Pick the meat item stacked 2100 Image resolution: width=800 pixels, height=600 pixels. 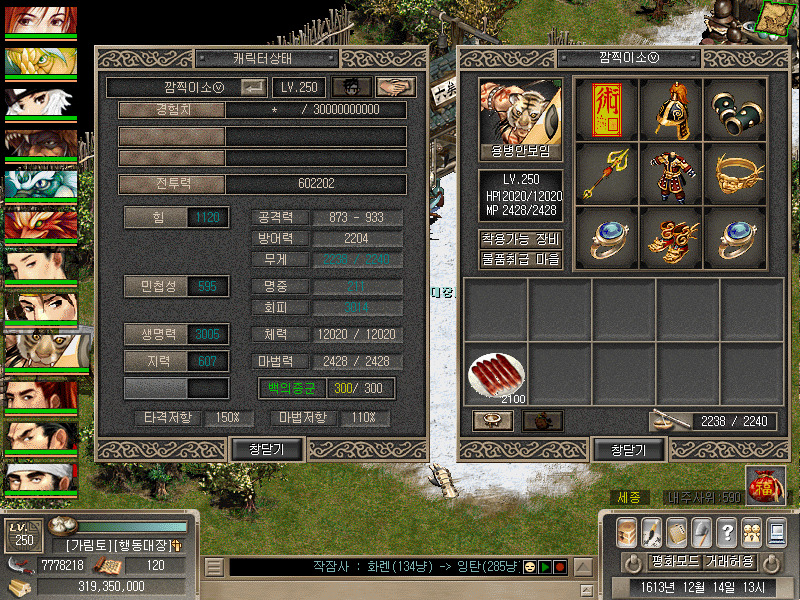(x=495, y=373)
